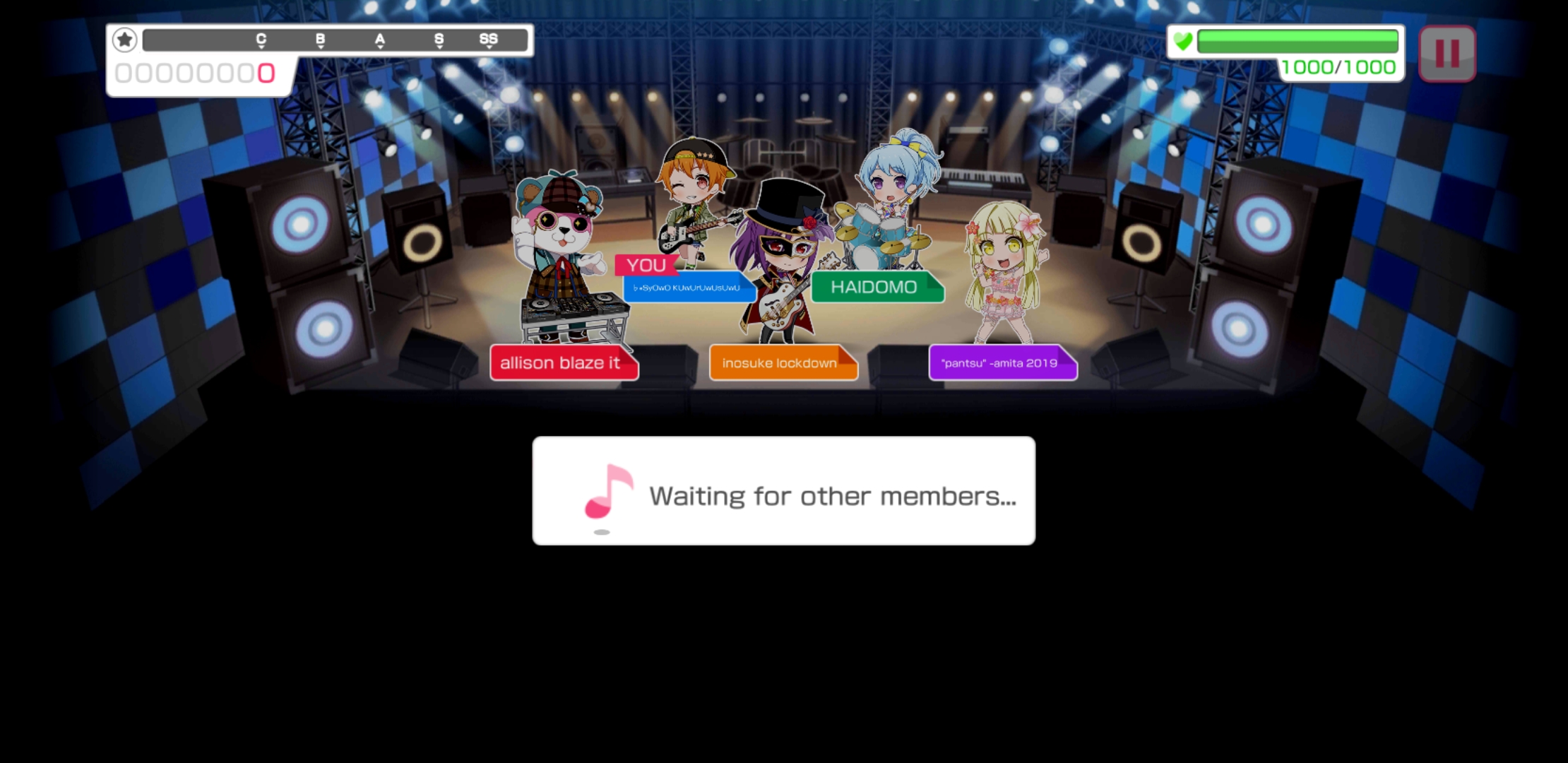
Task: Pause the live show
Action: pyautogui.click(x=1447, y=54)
